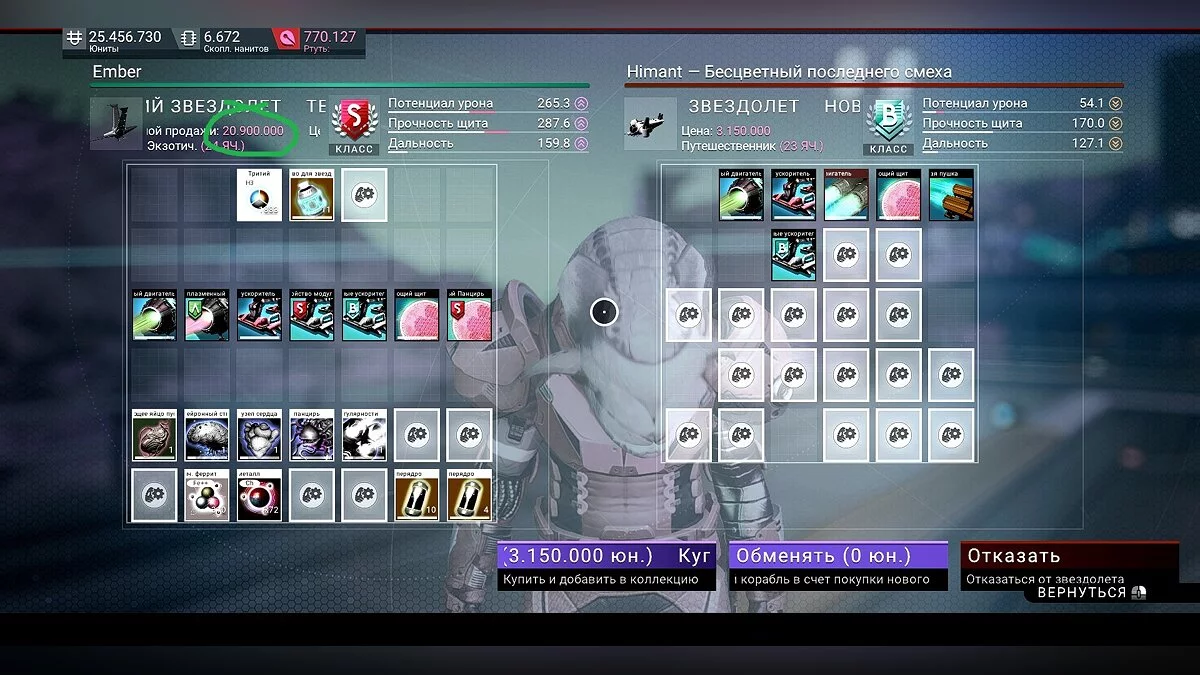The image size is (1200, 675).
Task: Select the glowing warp fuel canister slot
Action: pos(312,195)
